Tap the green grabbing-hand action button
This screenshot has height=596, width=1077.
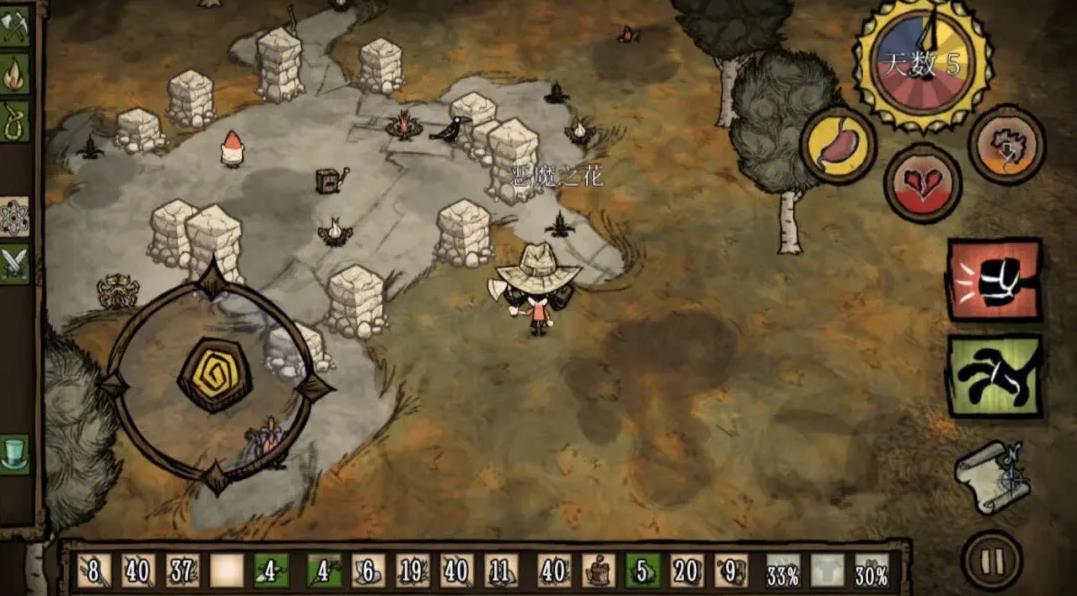pos(994,376)
